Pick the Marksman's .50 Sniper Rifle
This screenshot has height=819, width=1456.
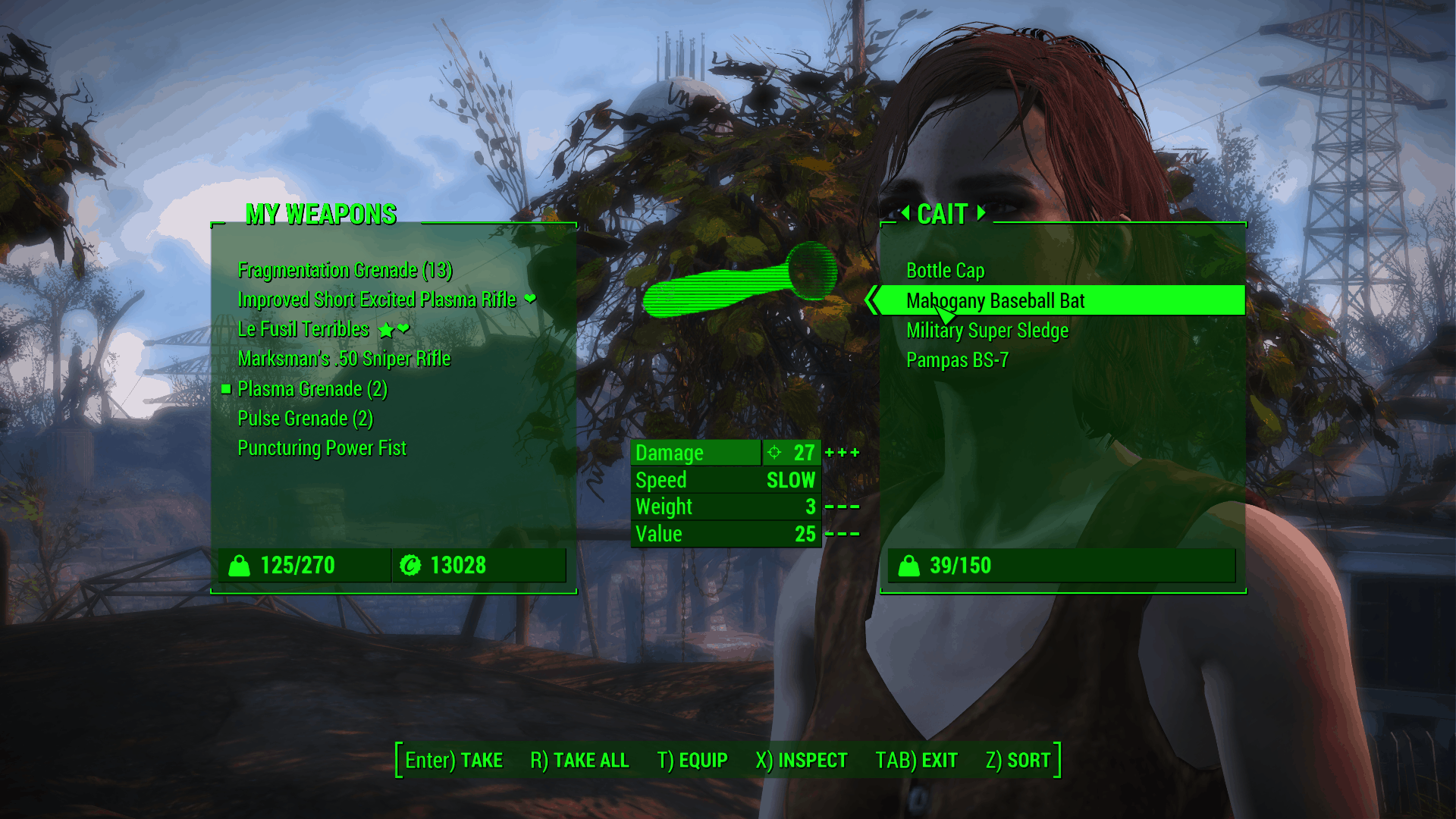click(x=344, y=359)
